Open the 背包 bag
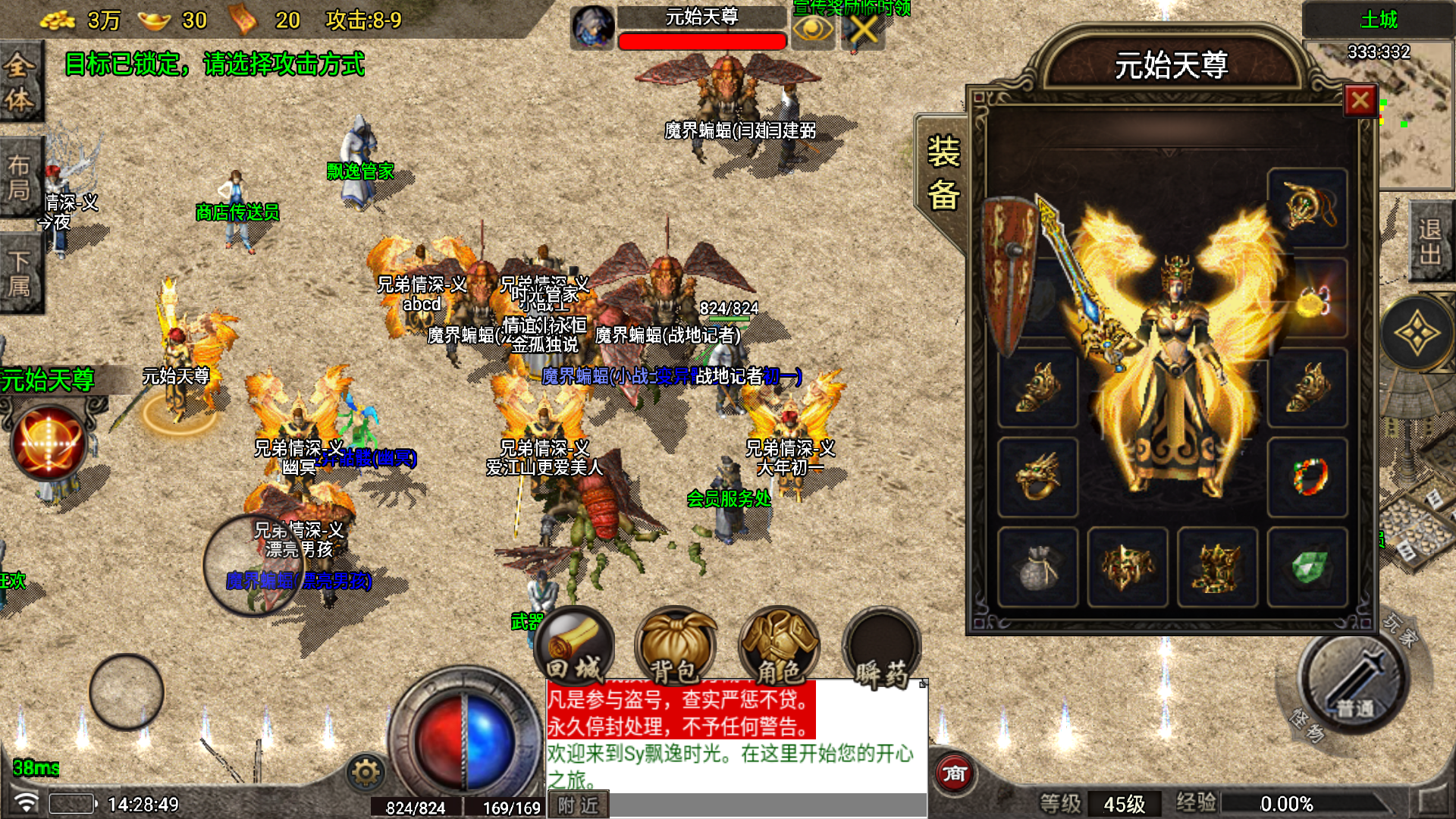This screenshot has width=1456, height=819. pyautogui.click(x=674, y=647)
